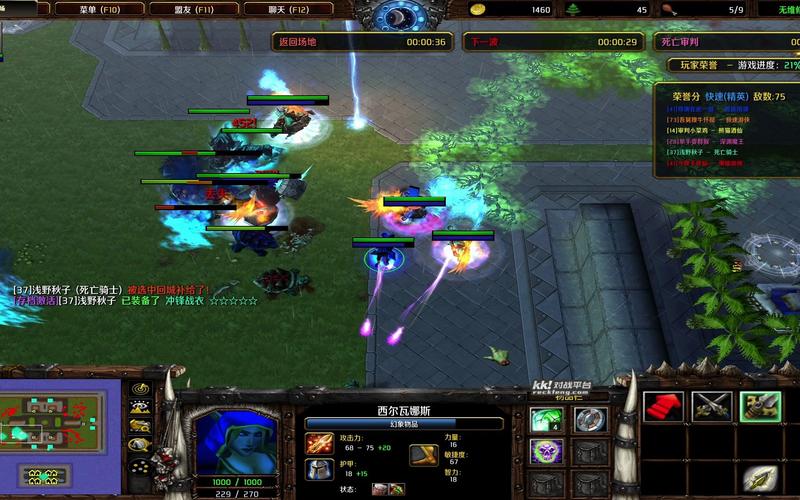800x500 pixels.
Task: Click the highlighted green-bordered command icon
Action: (758, 406)
